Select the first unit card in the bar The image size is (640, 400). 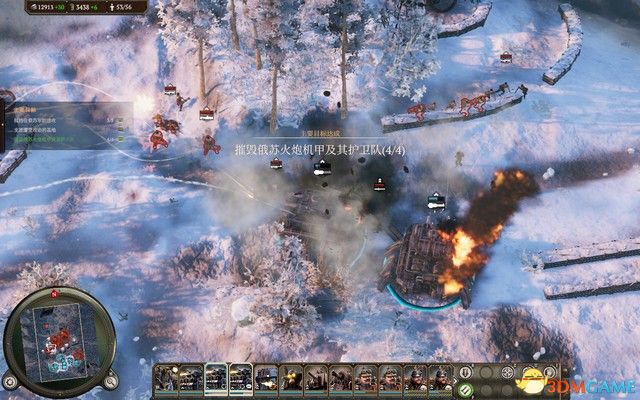click(166, 378)
